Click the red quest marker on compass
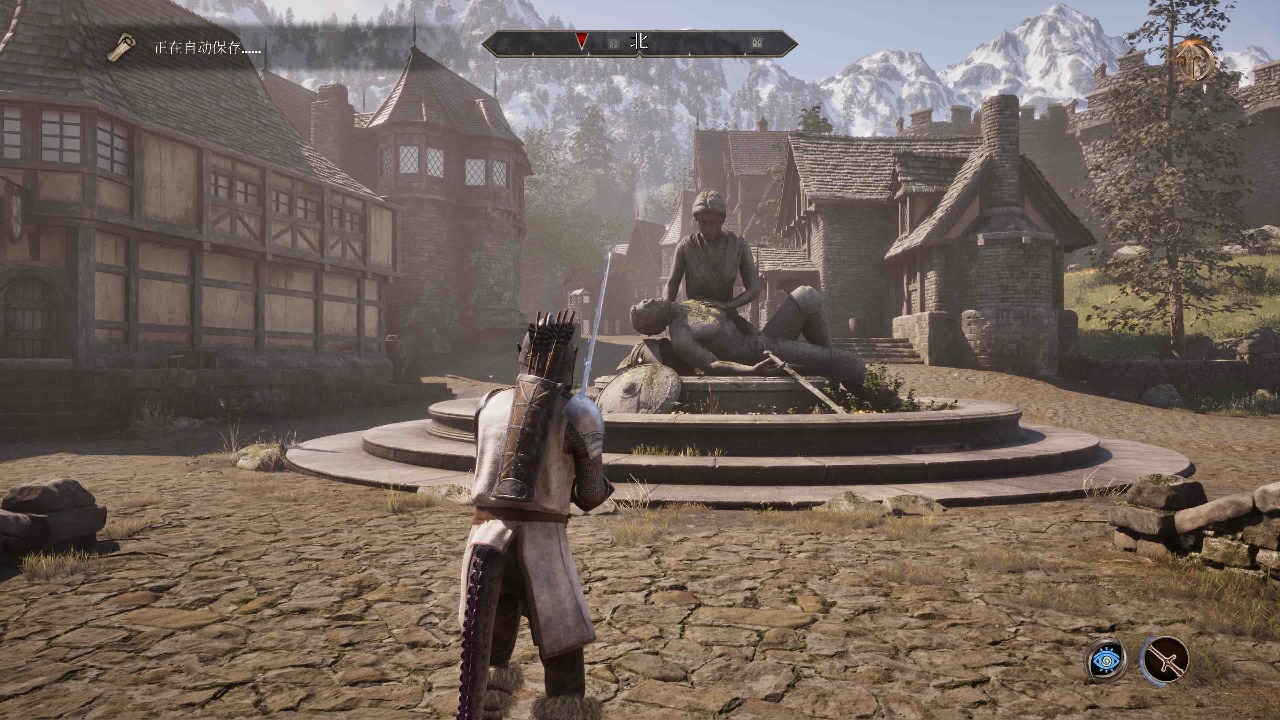Screen dimensions: 1280x720 point(581,41)
